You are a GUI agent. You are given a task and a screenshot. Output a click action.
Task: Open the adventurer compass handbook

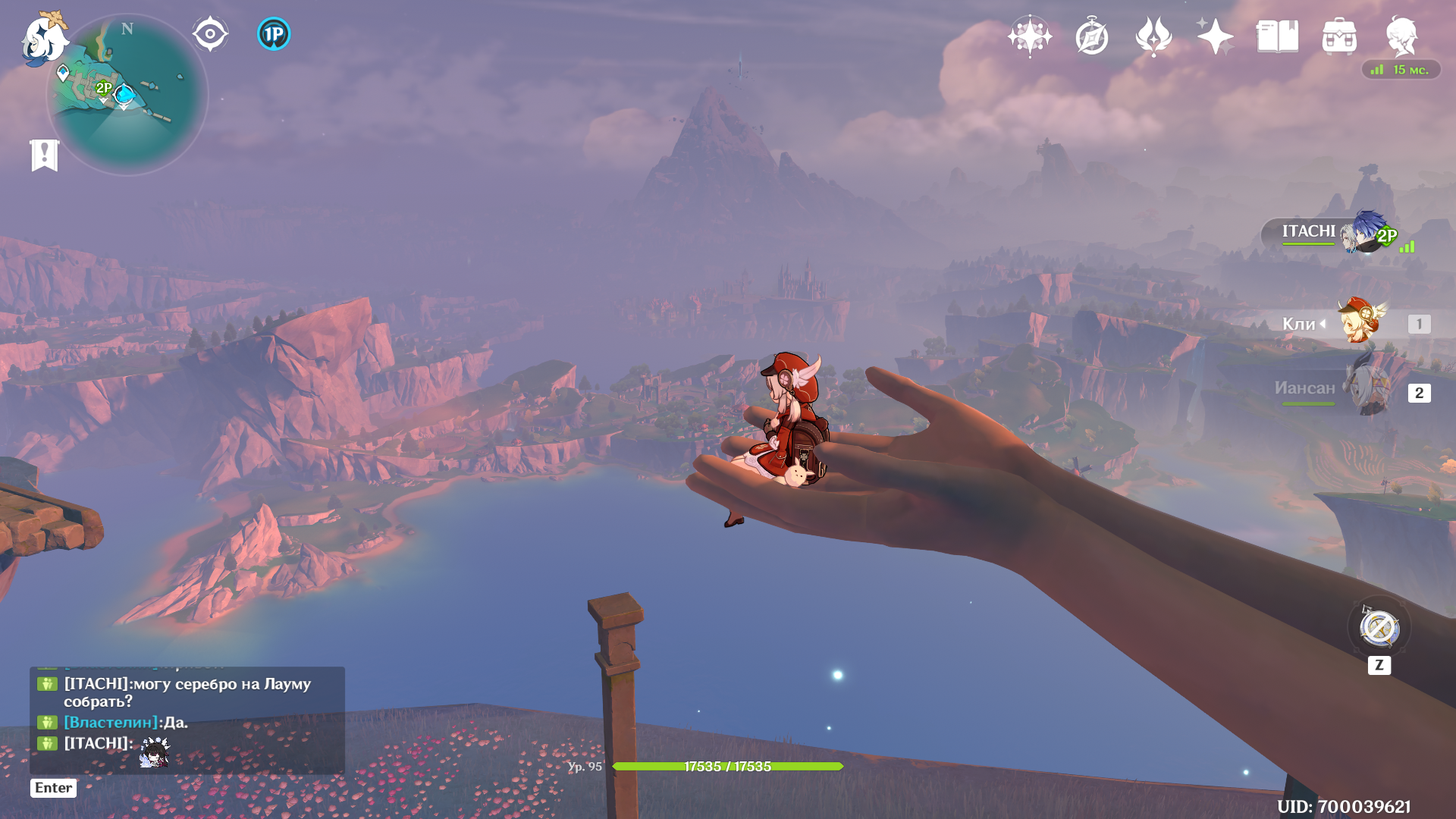(x=1092, y=36)
